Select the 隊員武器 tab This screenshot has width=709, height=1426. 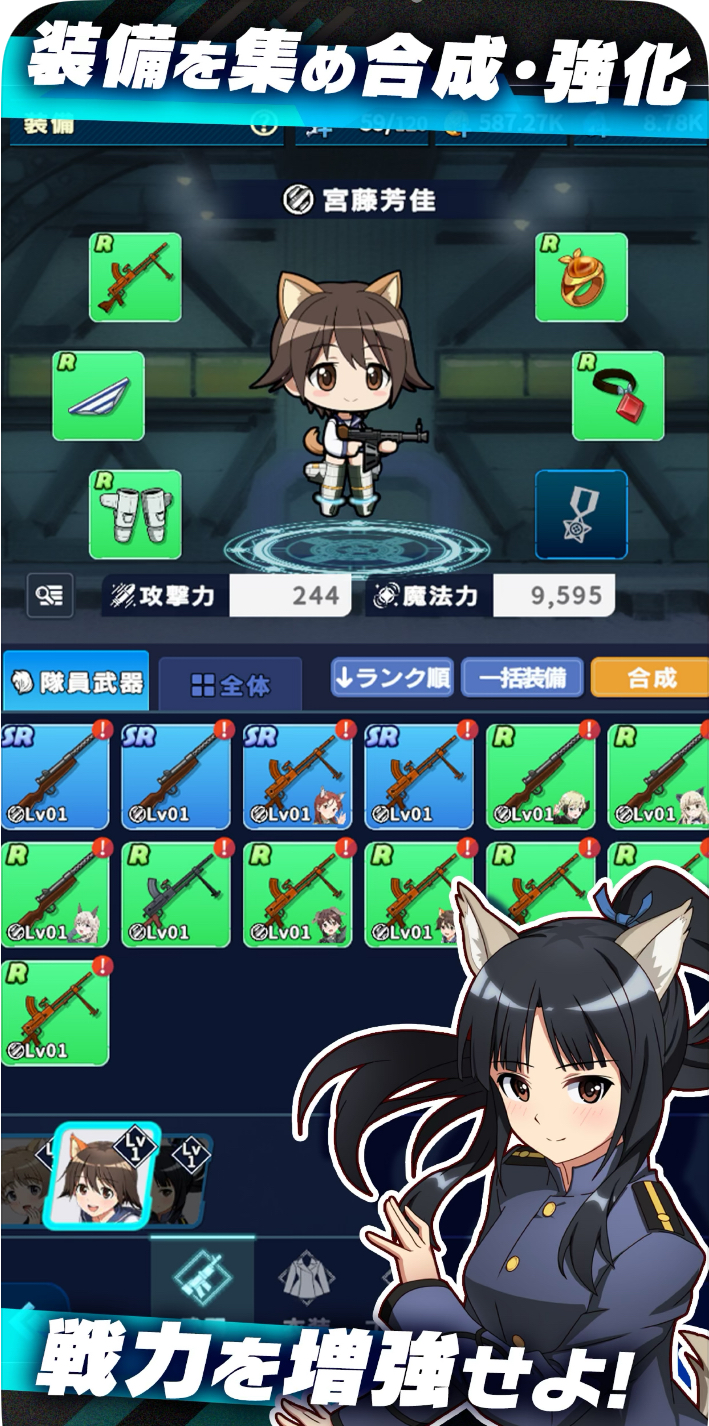pos(76,683)
